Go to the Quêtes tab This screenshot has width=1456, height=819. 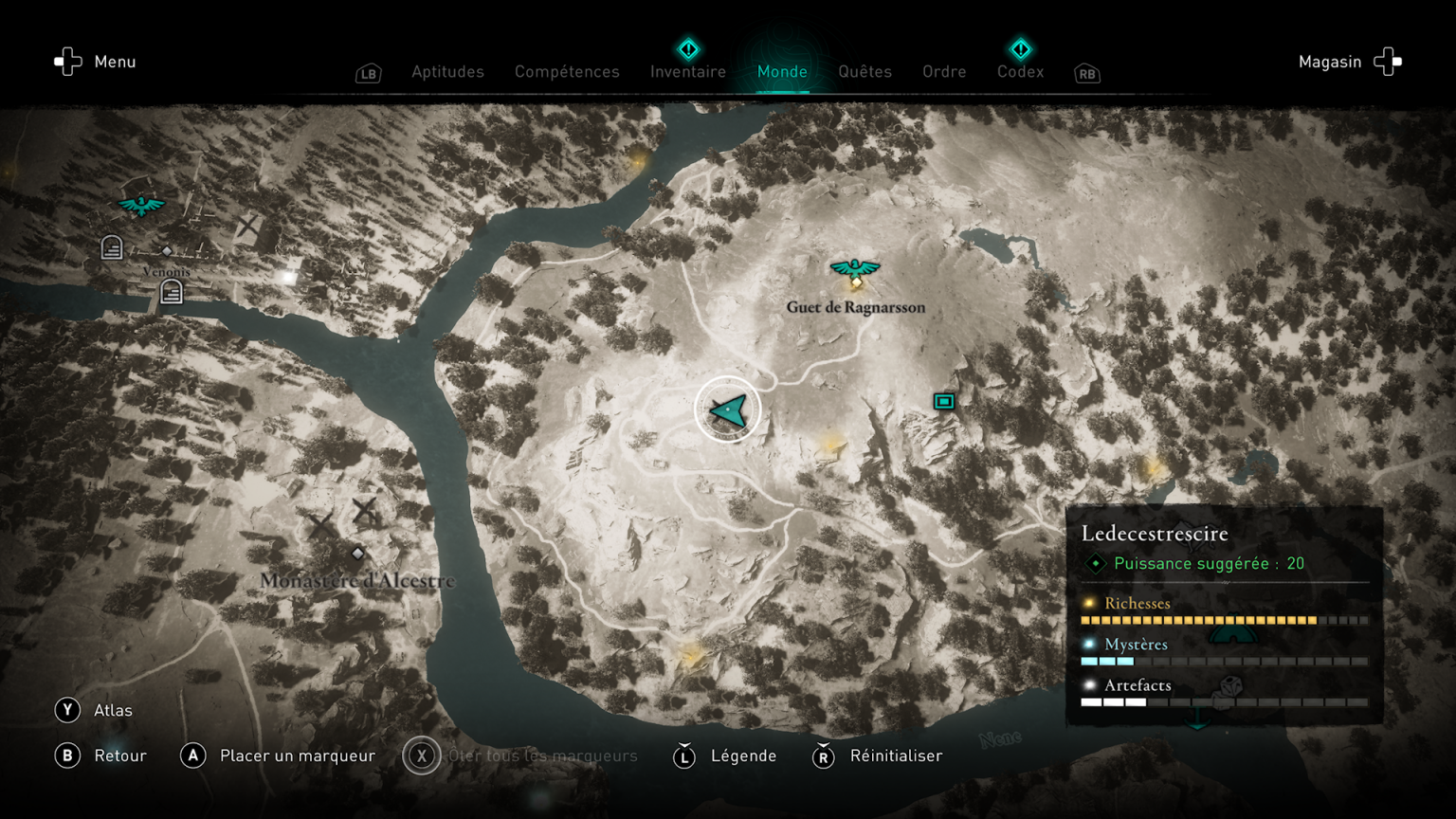click(x=864, y=72)
